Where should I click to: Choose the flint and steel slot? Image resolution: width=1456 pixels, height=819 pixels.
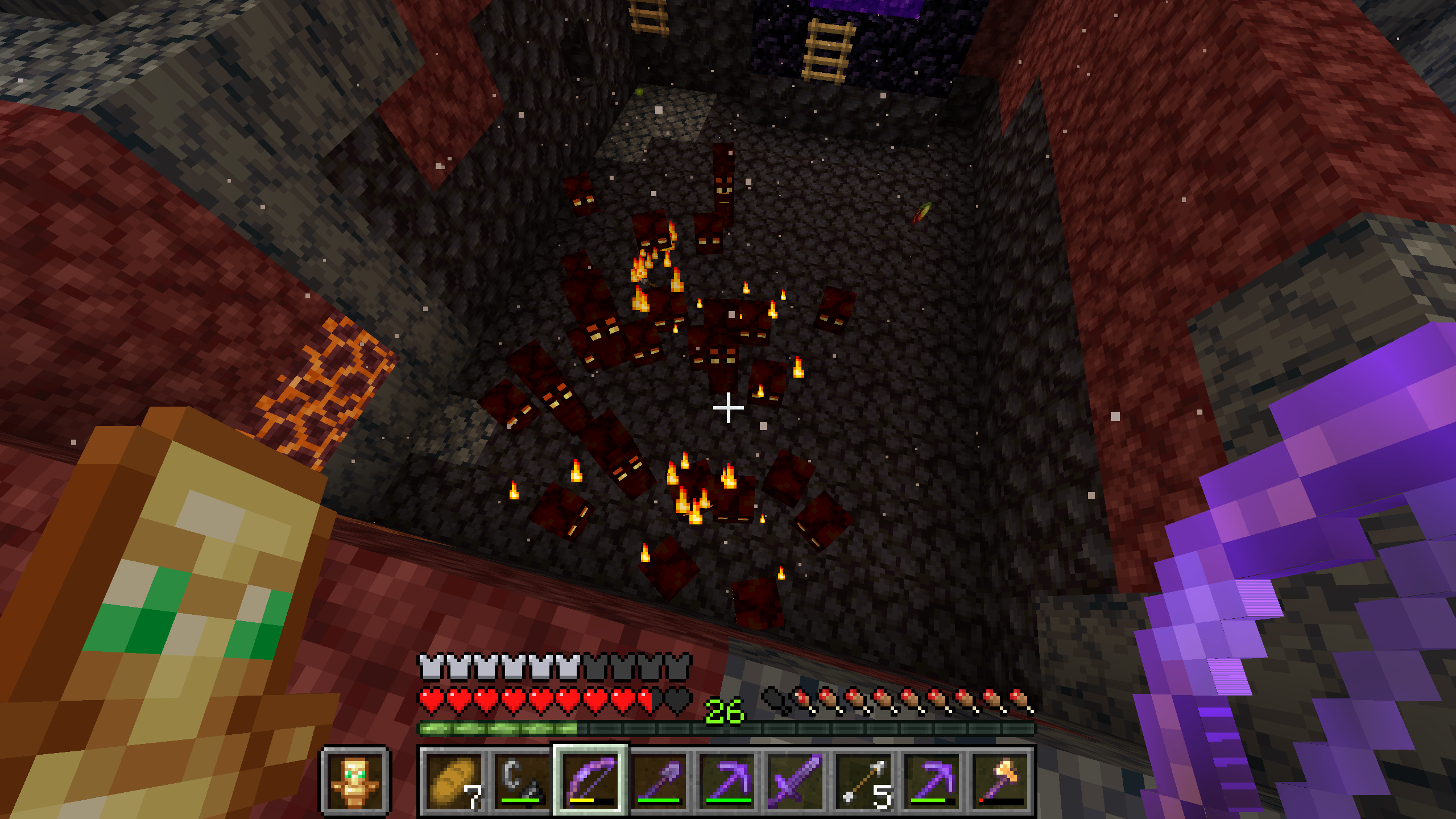coord(522,780)
